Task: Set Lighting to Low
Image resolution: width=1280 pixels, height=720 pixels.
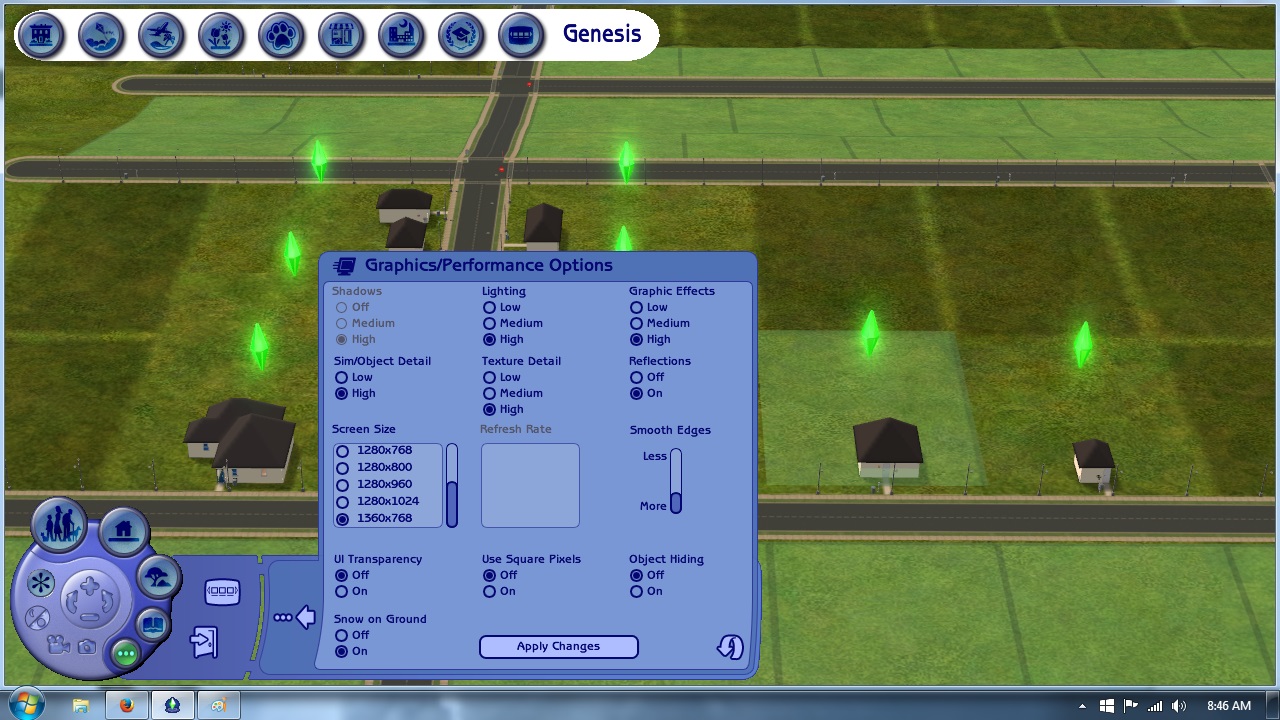Action: pyautogui.click(x=489, y=307)
